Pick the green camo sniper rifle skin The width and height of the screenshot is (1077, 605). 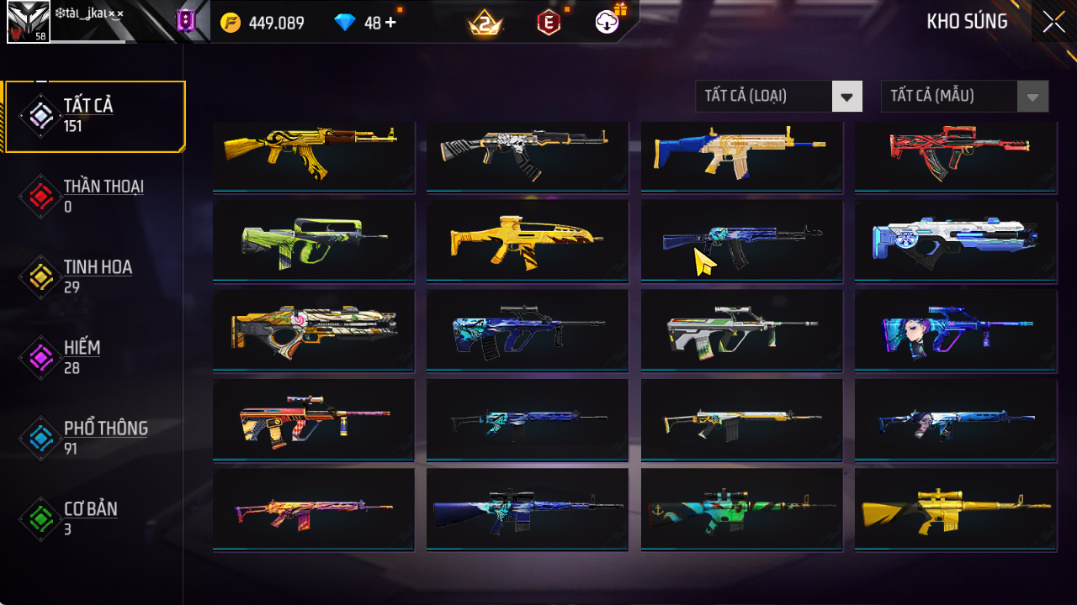click(741, 509)
